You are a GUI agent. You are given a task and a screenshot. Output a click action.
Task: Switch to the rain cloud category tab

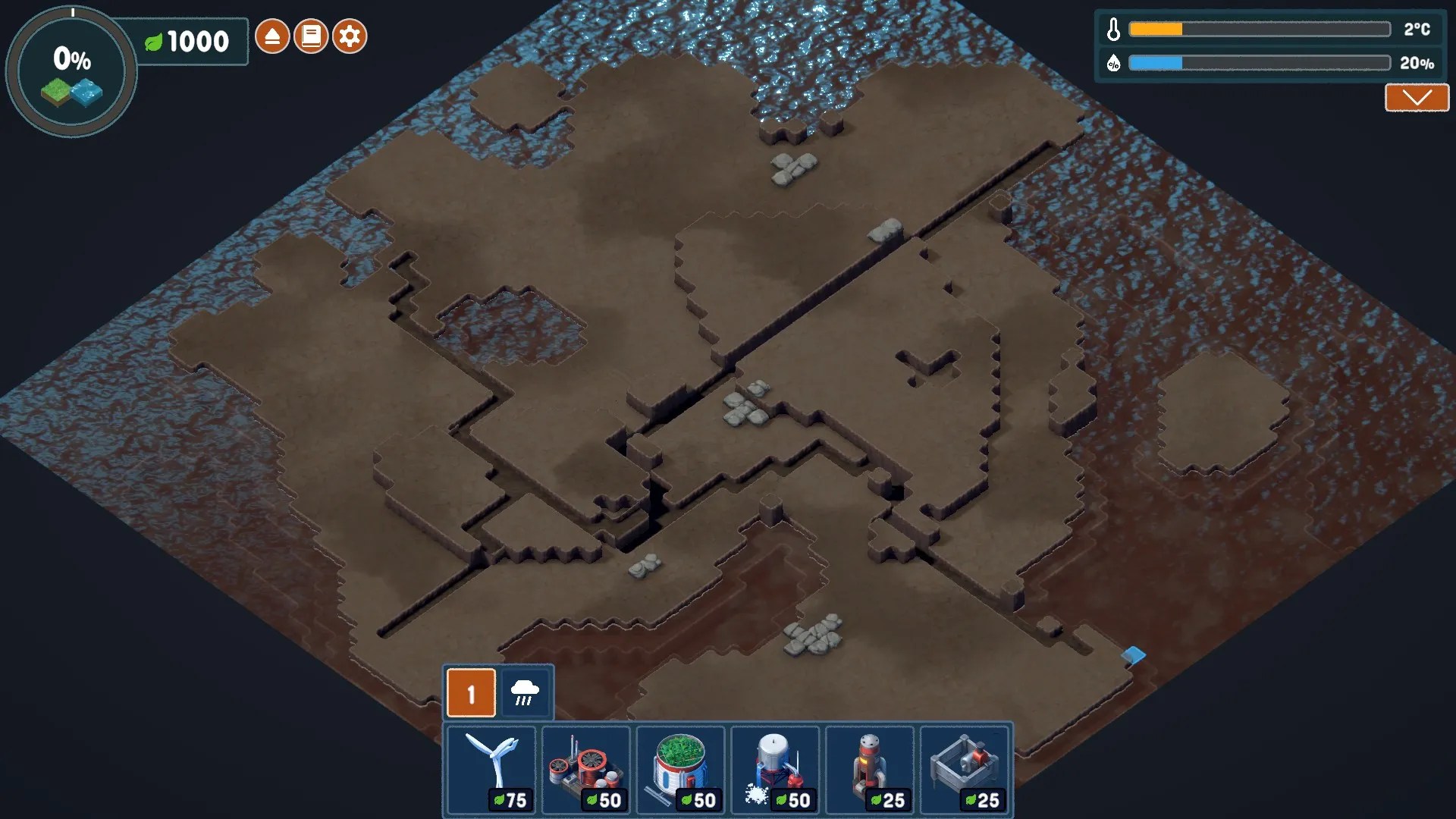[525, 693]
